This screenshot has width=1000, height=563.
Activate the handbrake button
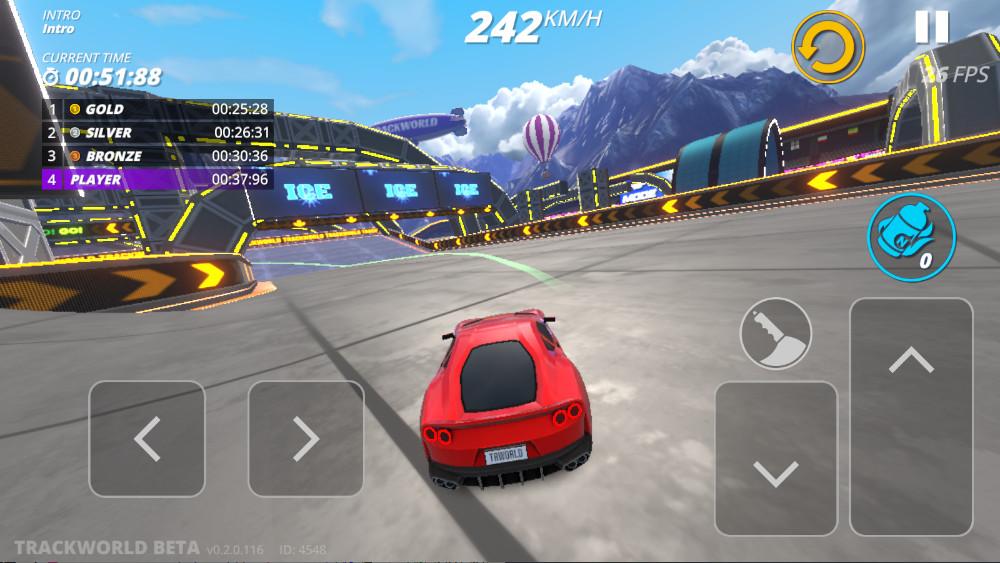(x=775, y=333)
